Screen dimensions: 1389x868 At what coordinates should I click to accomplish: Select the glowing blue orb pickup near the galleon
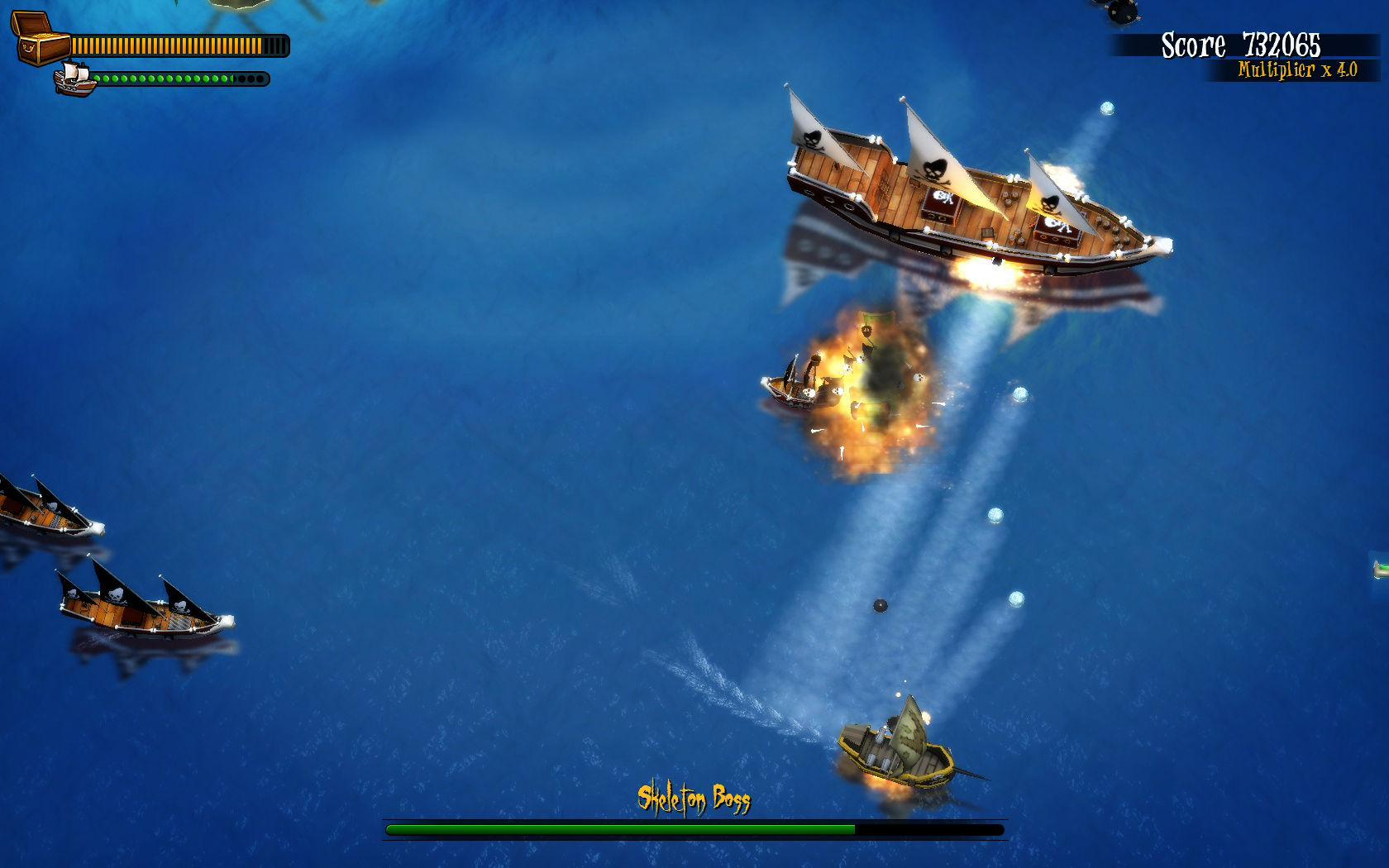click(x=1105, y=108)
